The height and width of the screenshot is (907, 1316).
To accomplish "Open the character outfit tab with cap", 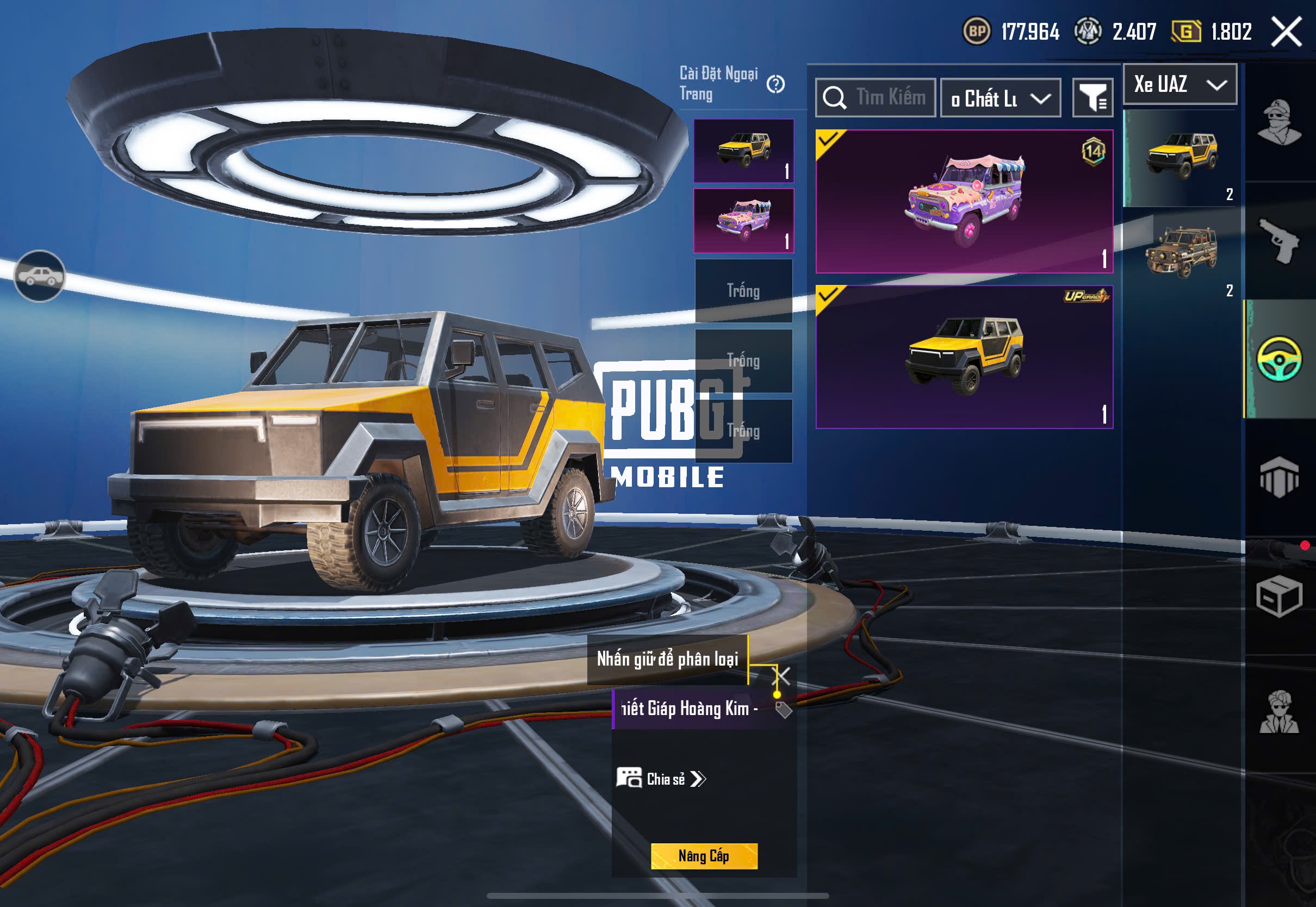I will 1279,122.
